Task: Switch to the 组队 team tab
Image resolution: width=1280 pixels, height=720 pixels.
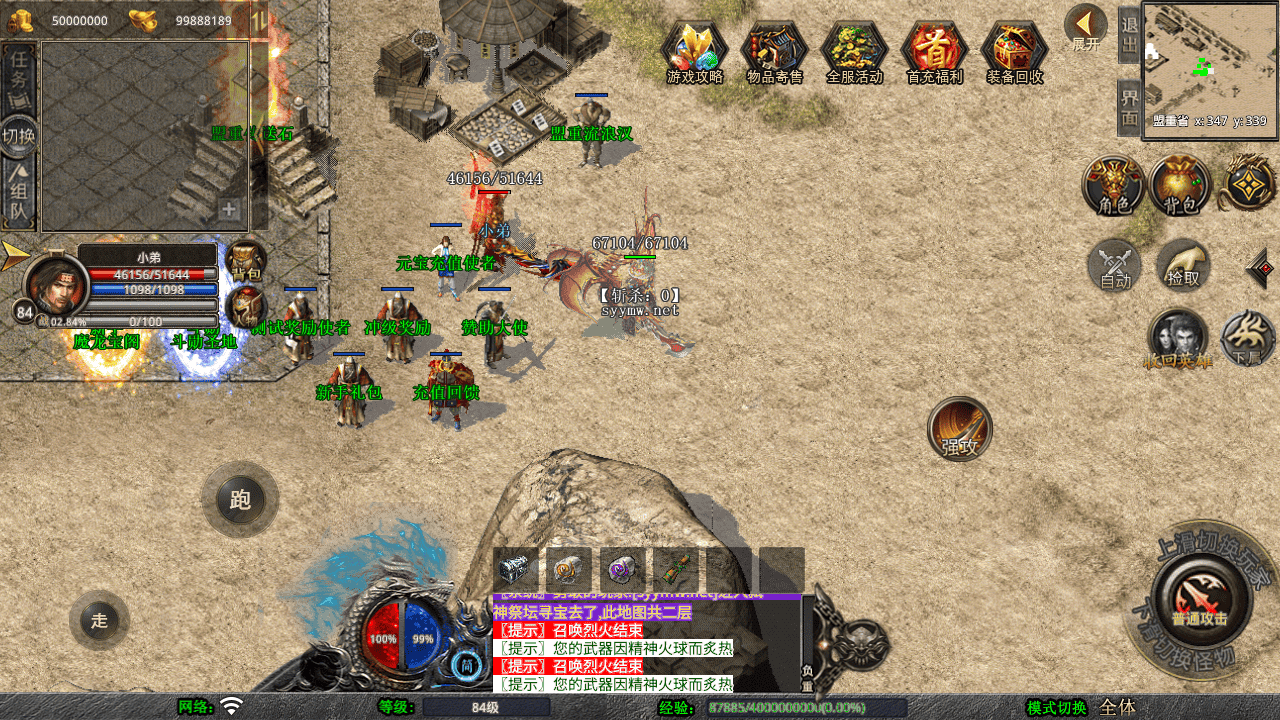Action: pyautogui.click(x=19, y=195)
